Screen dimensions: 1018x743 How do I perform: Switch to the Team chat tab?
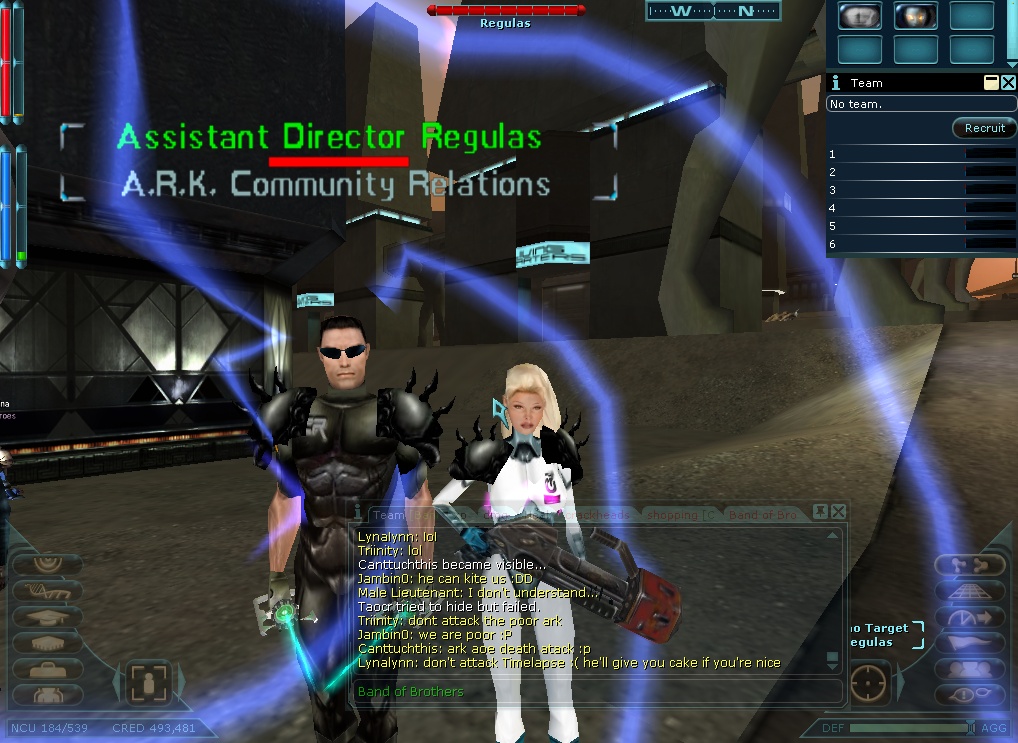[x=387, y=514]
